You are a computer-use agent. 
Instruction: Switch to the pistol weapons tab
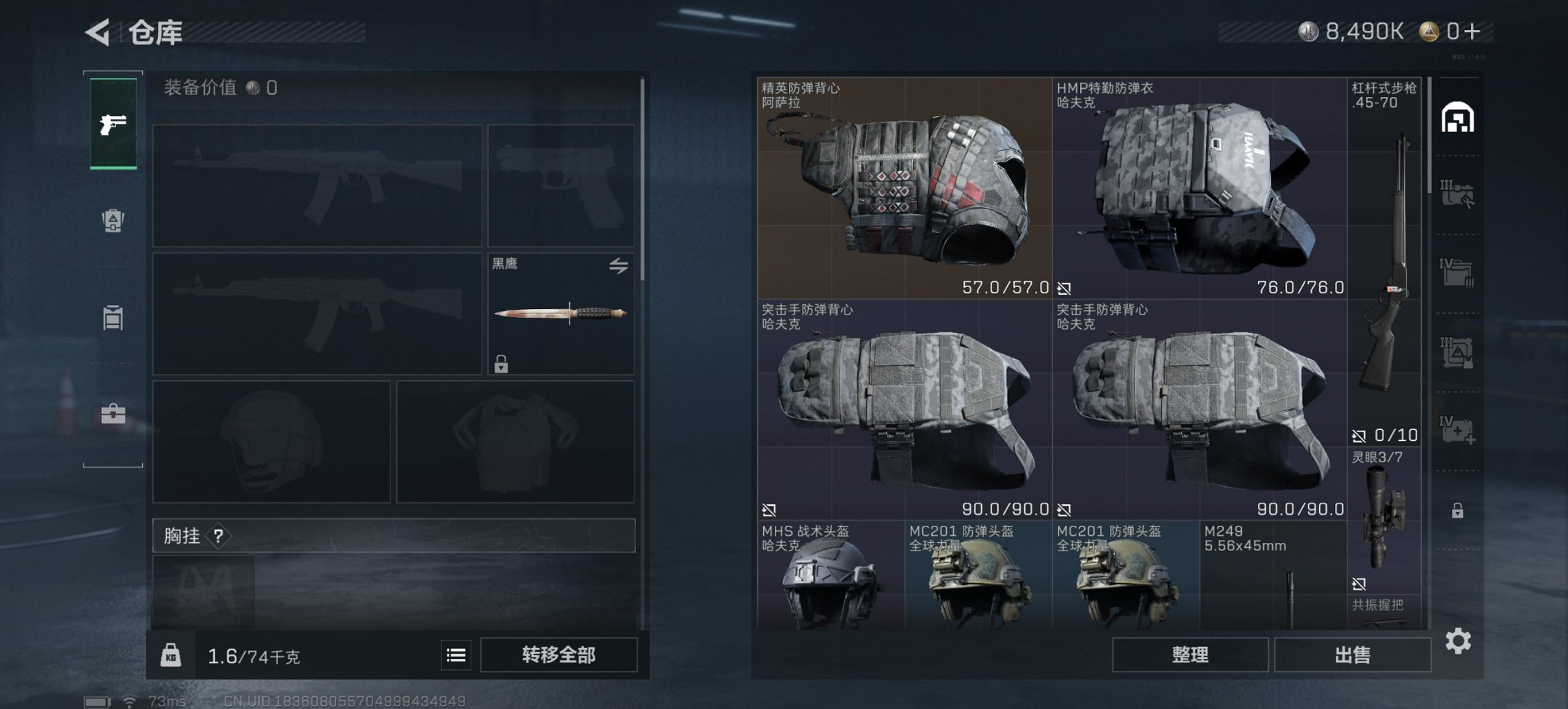(113, 124)
